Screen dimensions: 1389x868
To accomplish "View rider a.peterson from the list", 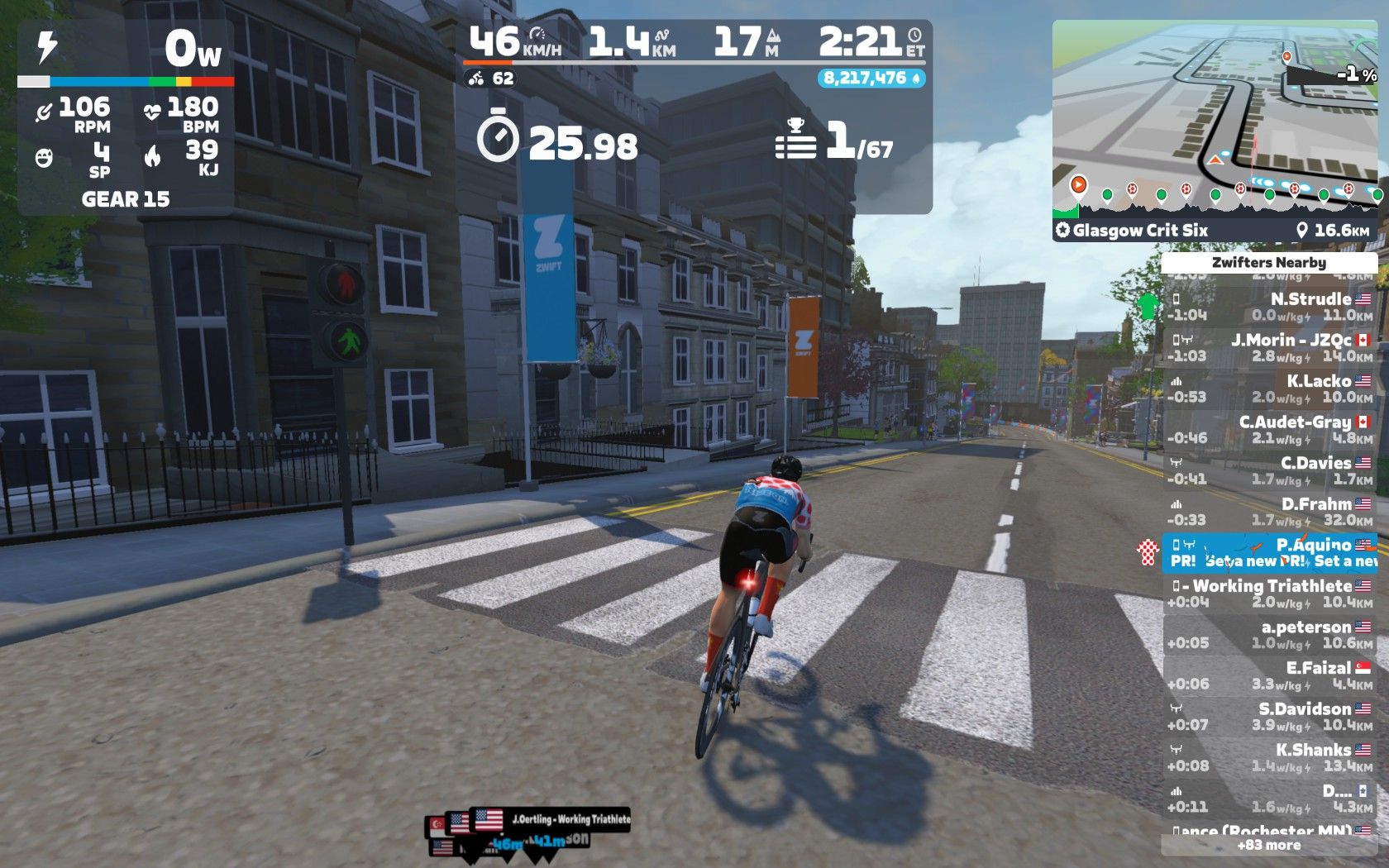I will pos(1269,635).
